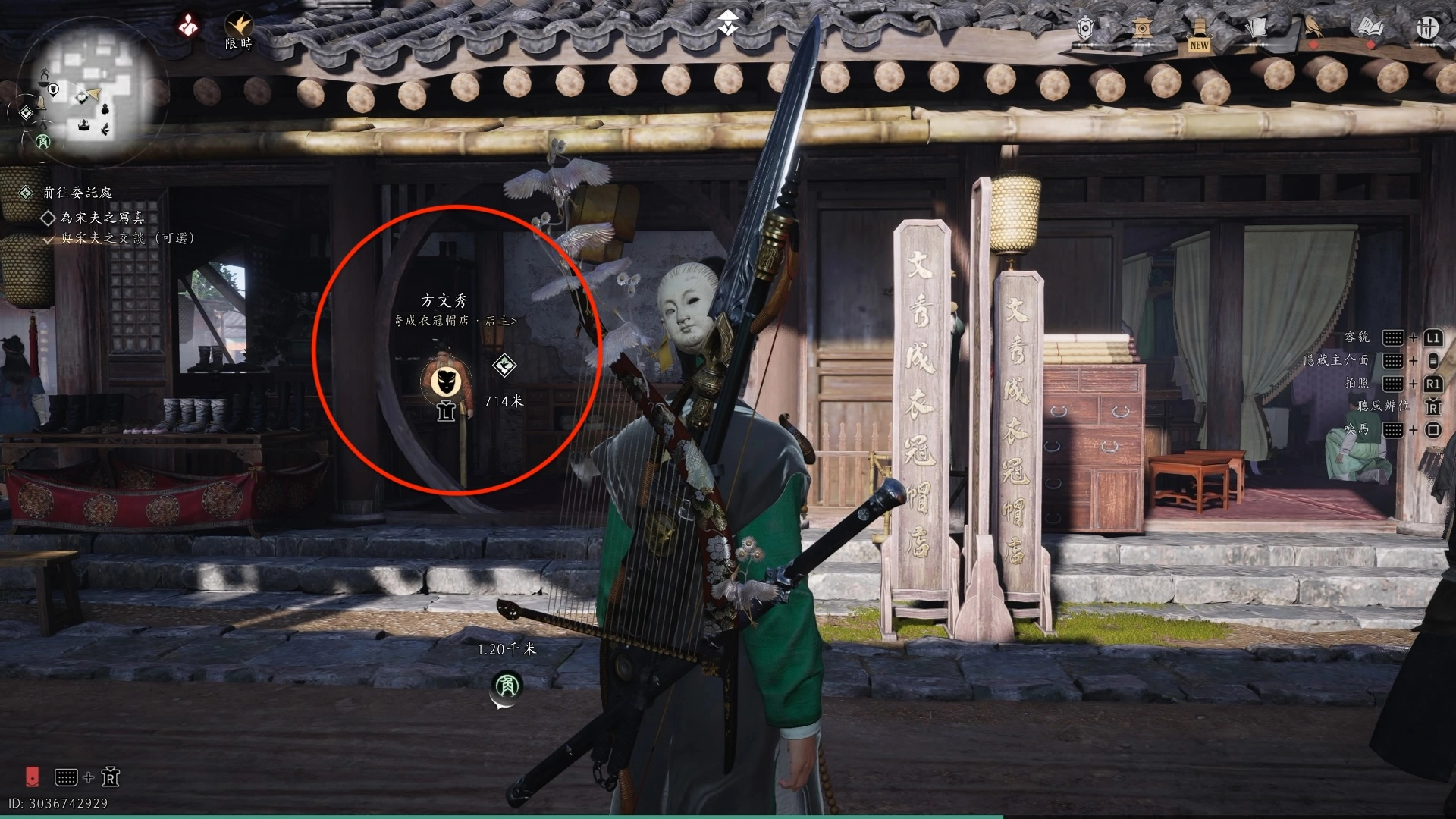Expand the double-arrow panel at top center
Image resolution: width=1456 pixels, height=819 pixels.
(x=728, y=23)
